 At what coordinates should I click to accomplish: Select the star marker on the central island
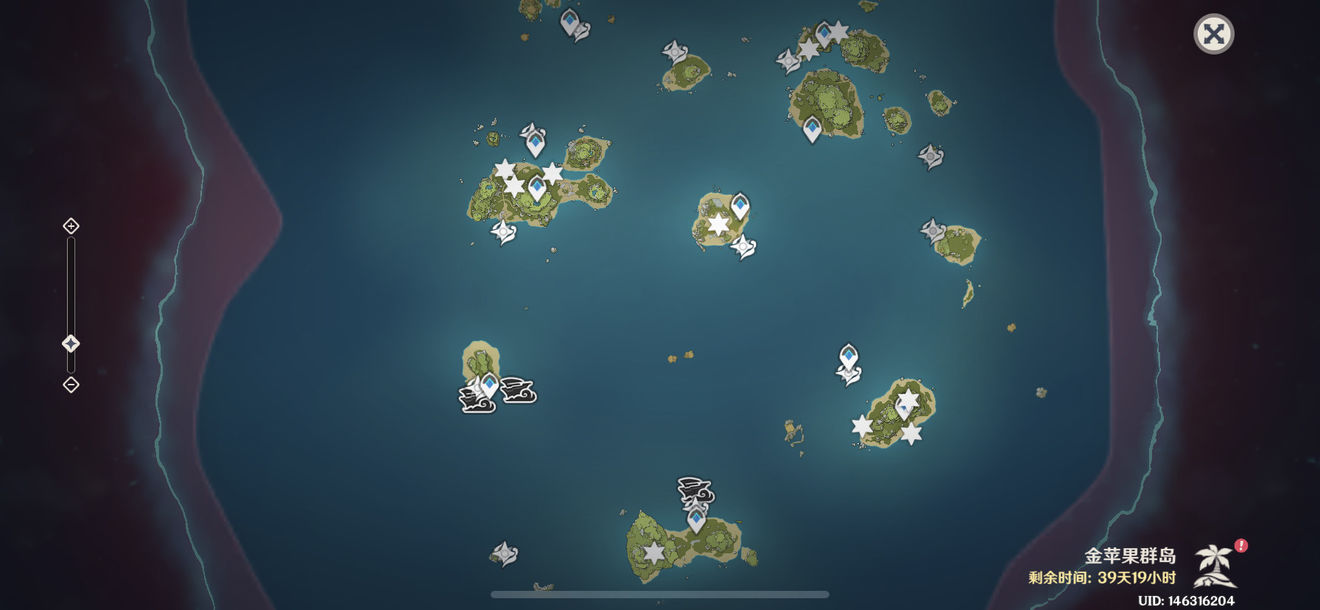pos(718,225)
